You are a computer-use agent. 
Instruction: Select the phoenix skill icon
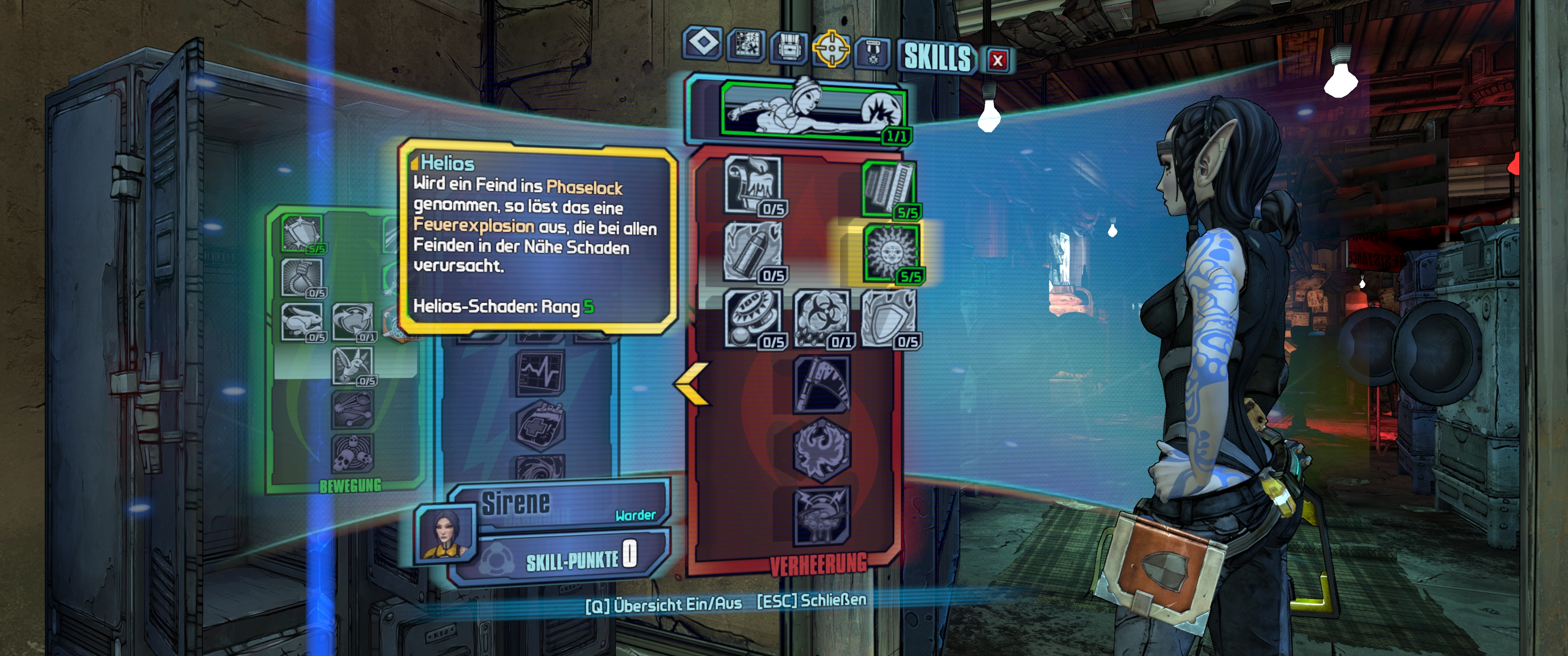[x=821, y=450]
